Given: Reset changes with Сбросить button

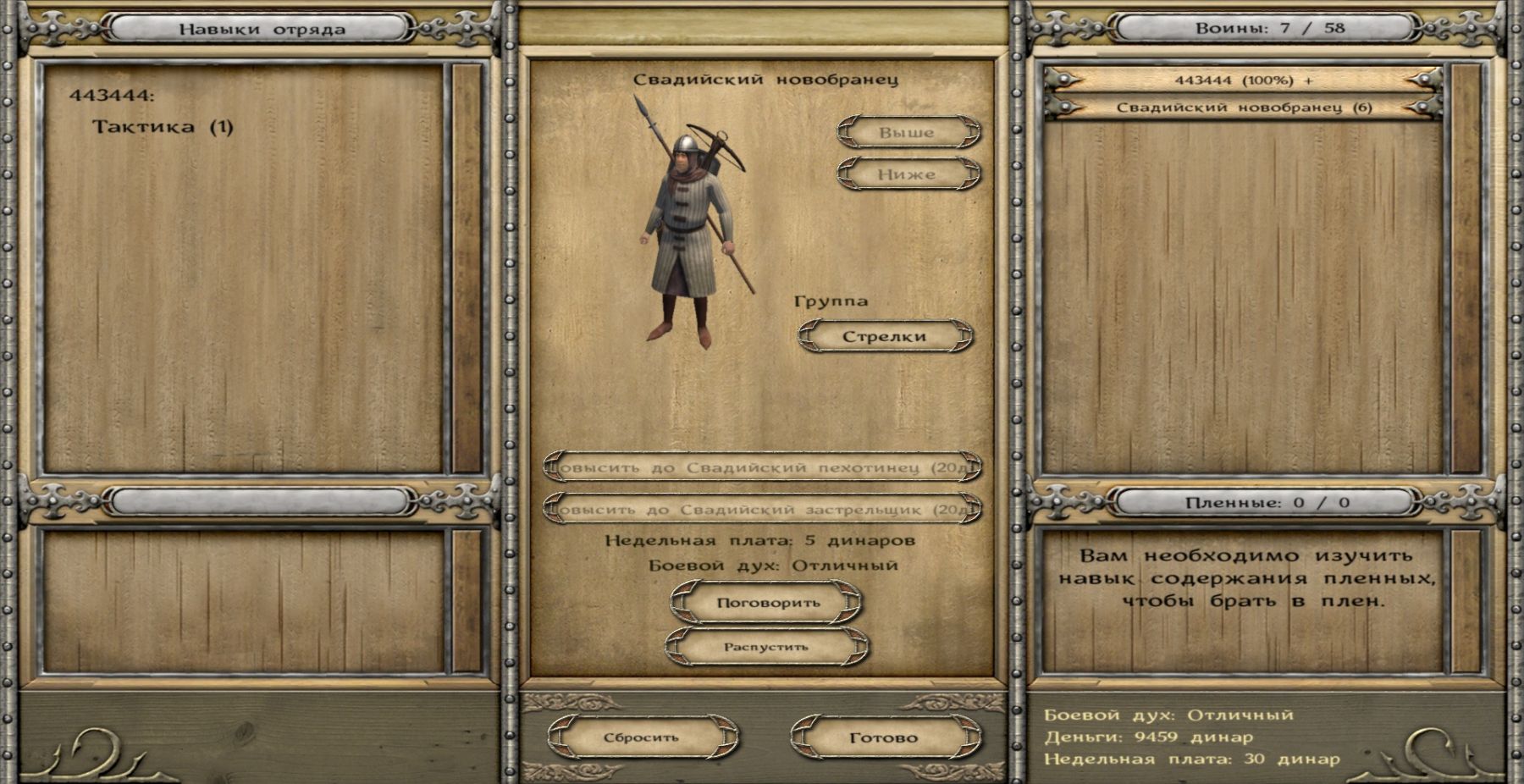Looking at the screenshot, I should 642,737.
